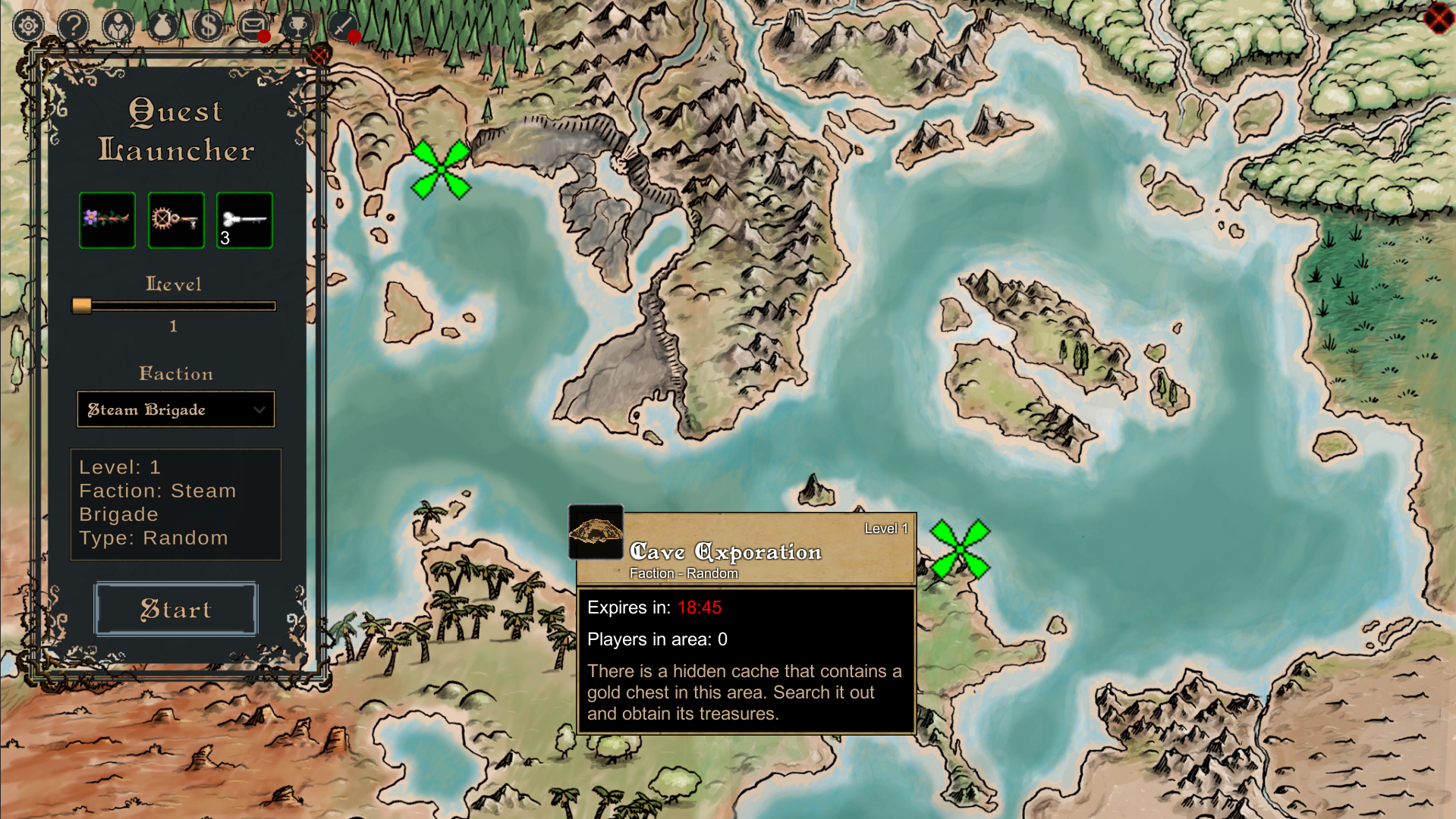Open the Steam Brigade faction dropdown
The width and height of the screenshot is (1456, 819).
point(176,409)
